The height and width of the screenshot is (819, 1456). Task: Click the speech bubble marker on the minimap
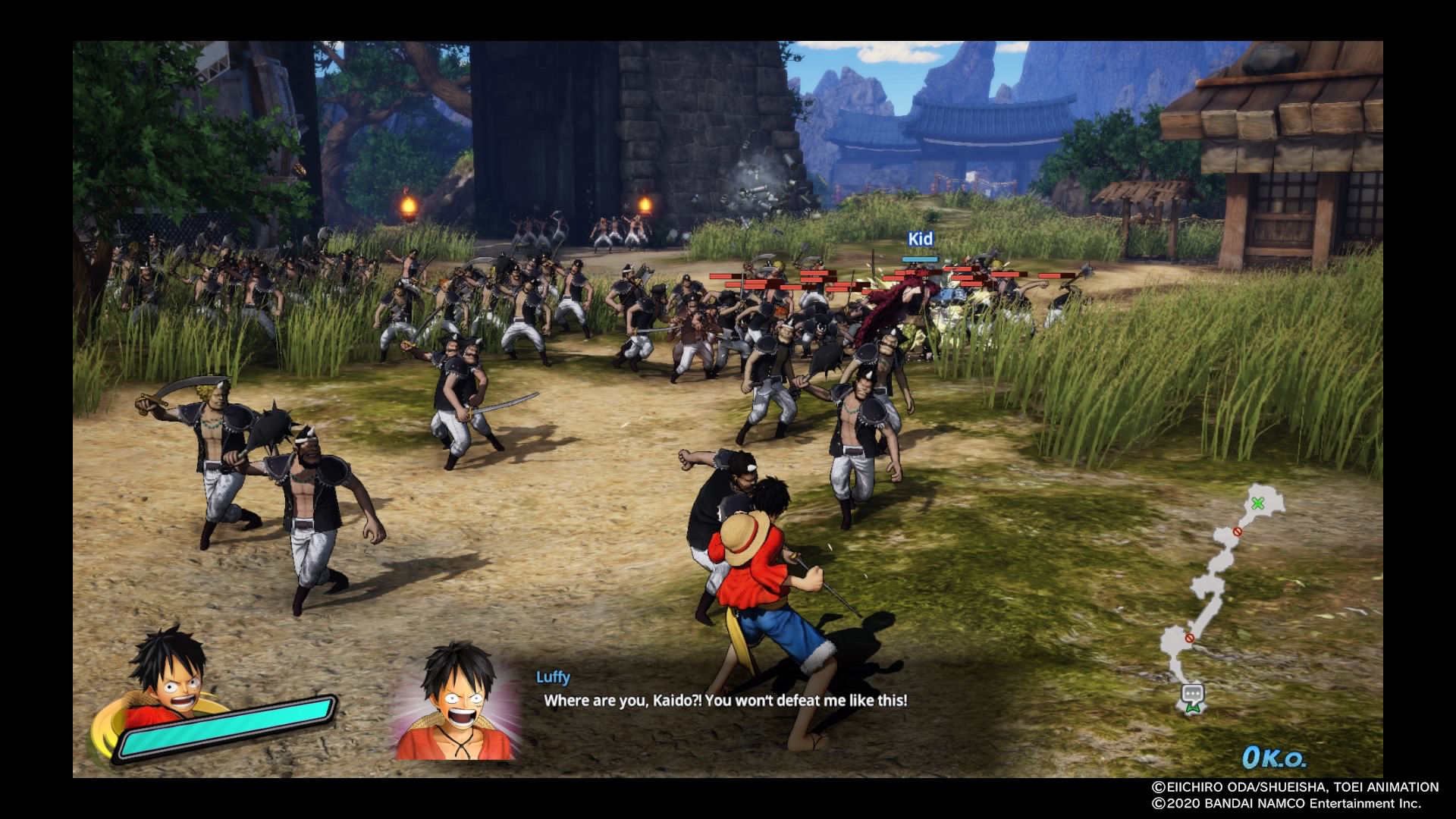pyautogui.click(x=1193, y=692)
